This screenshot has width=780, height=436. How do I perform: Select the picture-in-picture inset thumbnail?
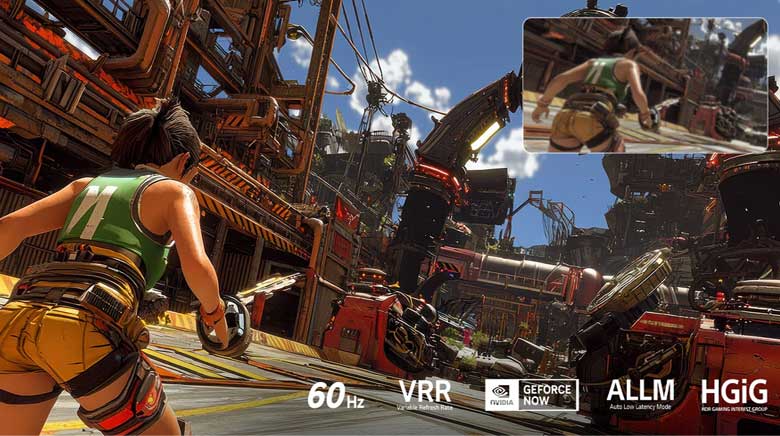645,85
